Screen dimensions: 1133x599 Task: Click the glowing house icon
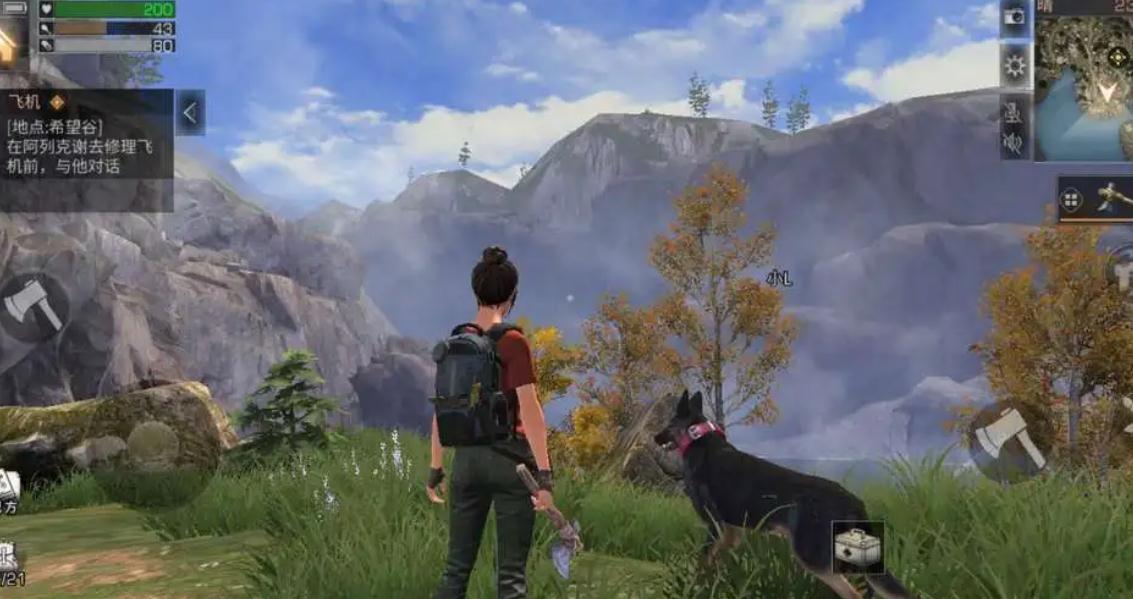pos(7,43)
